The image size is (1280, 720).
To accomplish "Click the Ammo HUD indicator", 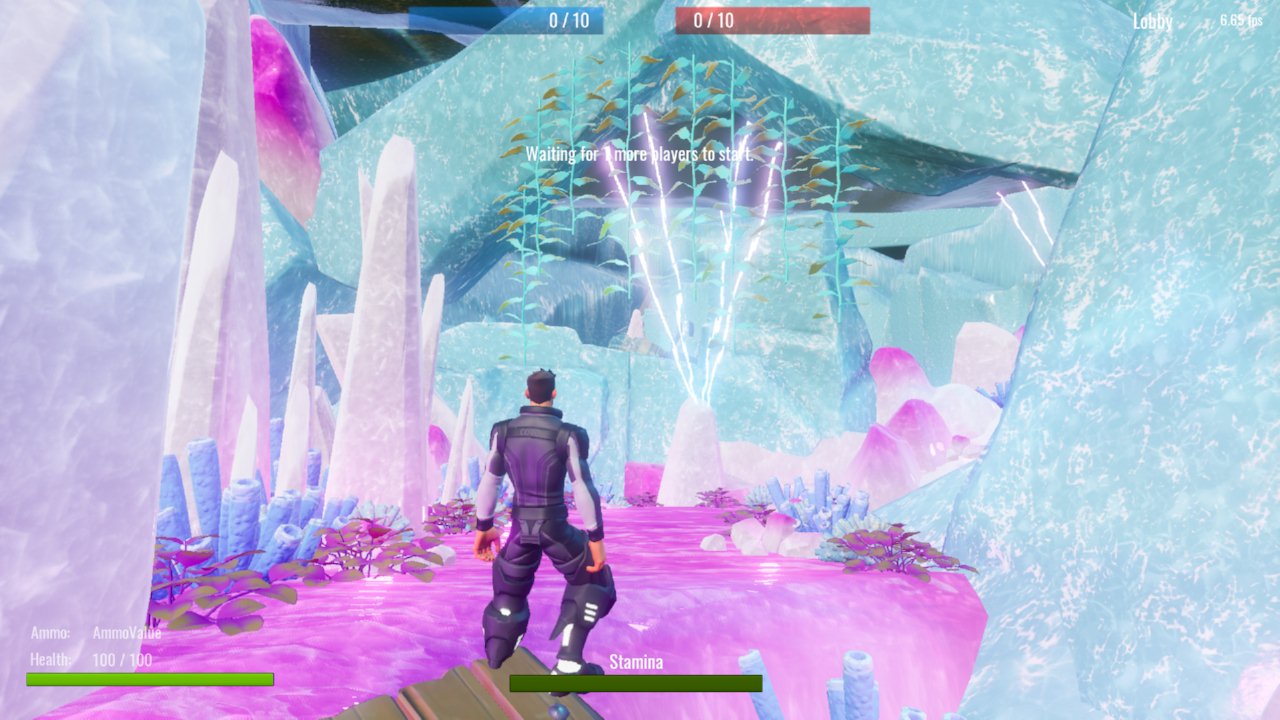I will pos(53,632).
